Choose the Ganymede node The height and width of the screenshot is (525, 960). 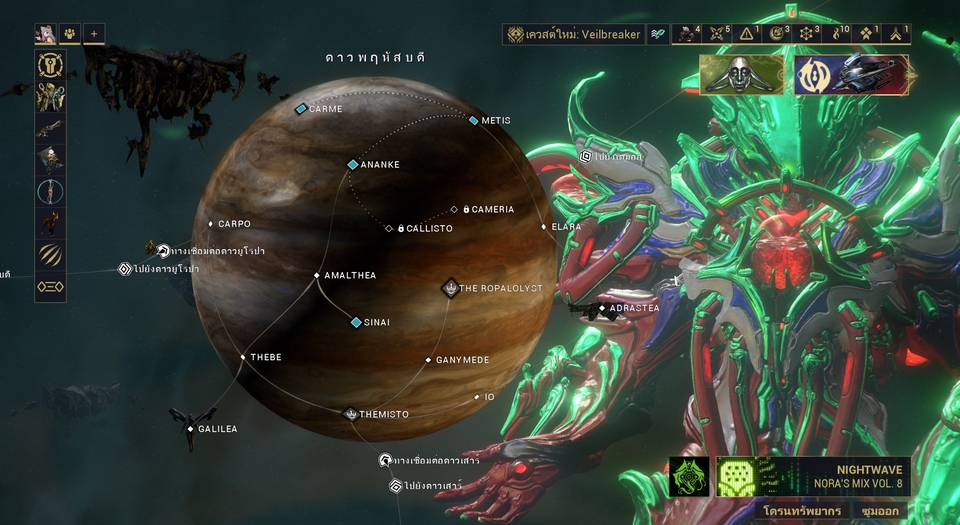428,360
